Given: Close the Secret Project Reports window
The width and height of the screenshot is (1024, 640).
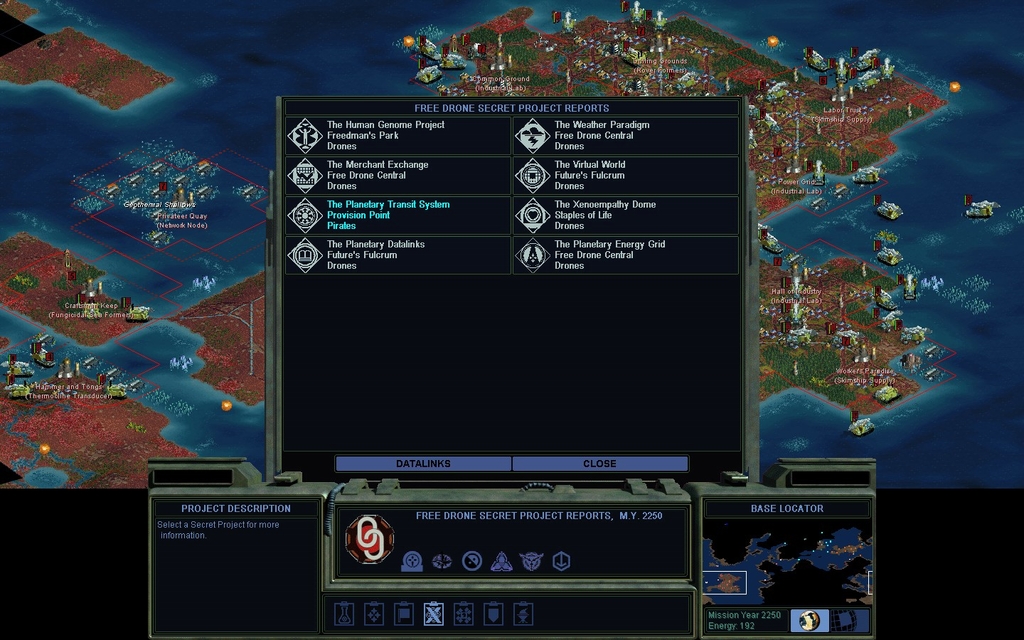Looking at the screenshot, I should 600,464.
